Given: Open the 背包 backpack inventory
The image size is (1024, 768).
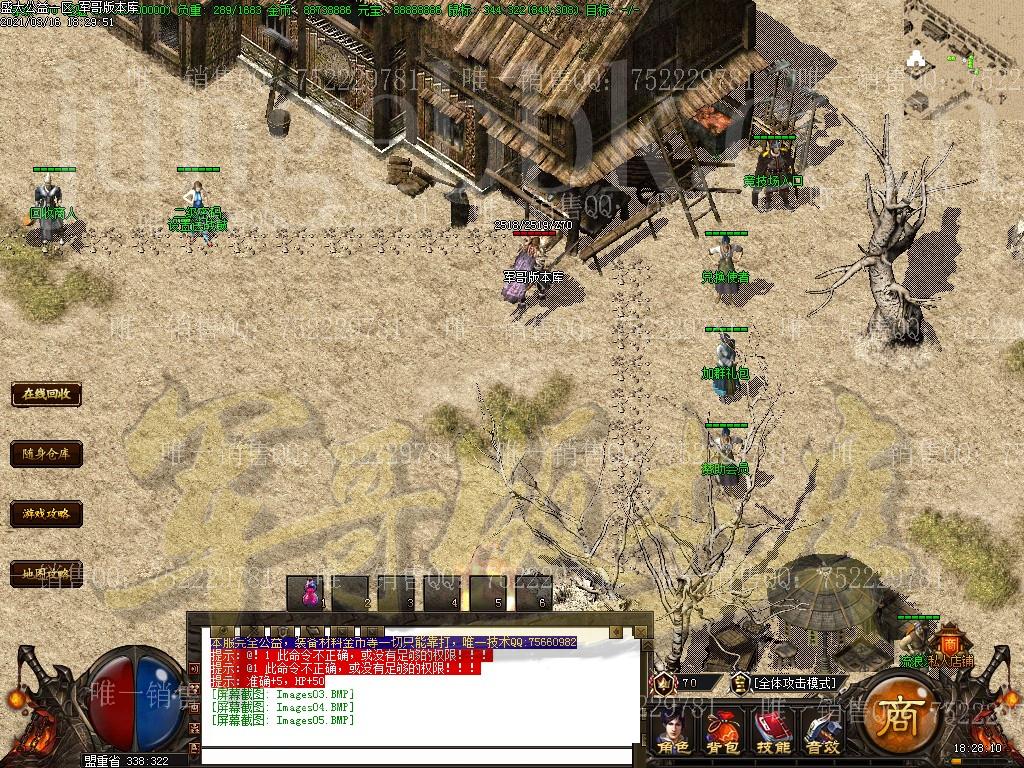Looking at the screenshot, I should (x=722, y=733).
